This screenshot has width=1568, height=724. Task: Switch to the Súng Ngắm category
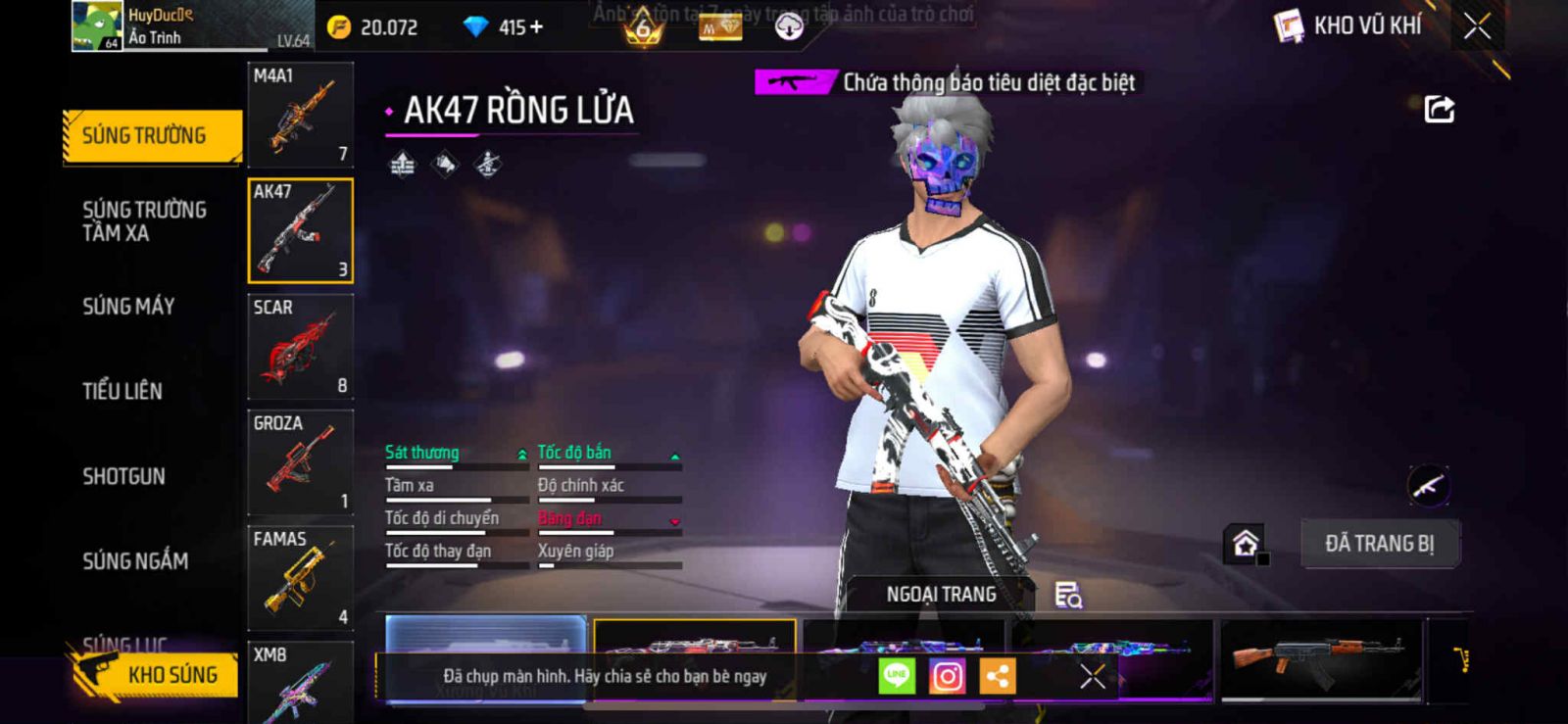[135, 561]
